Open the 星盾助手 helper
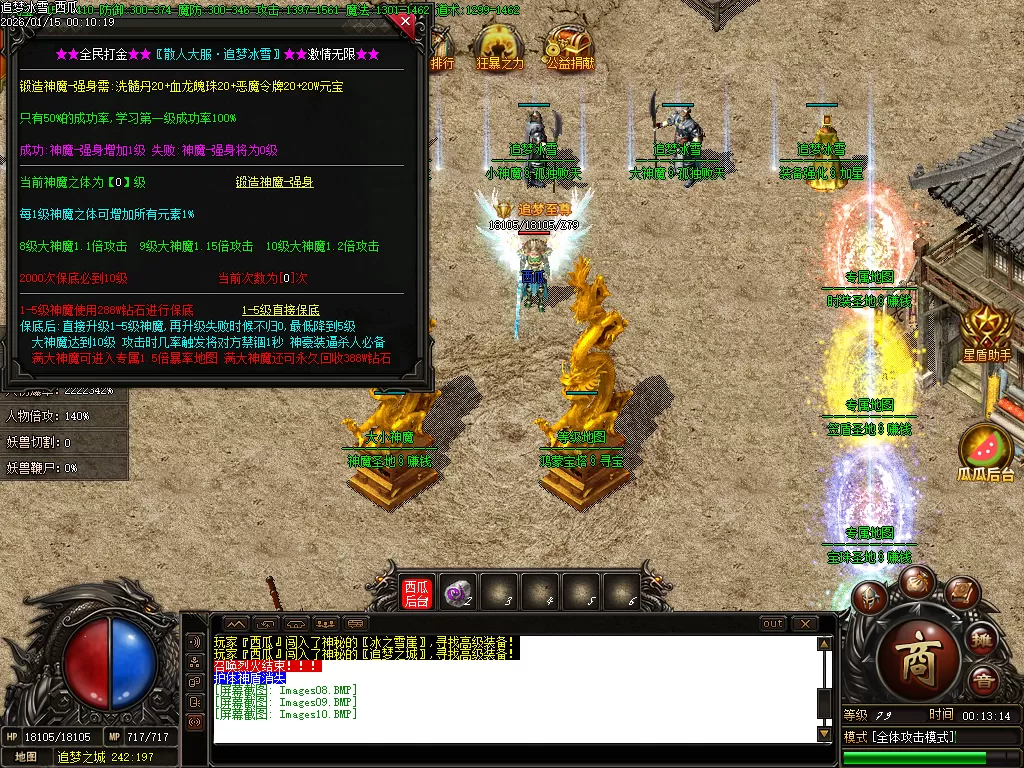Viewport: 1024px width, 768px height. 987,333
